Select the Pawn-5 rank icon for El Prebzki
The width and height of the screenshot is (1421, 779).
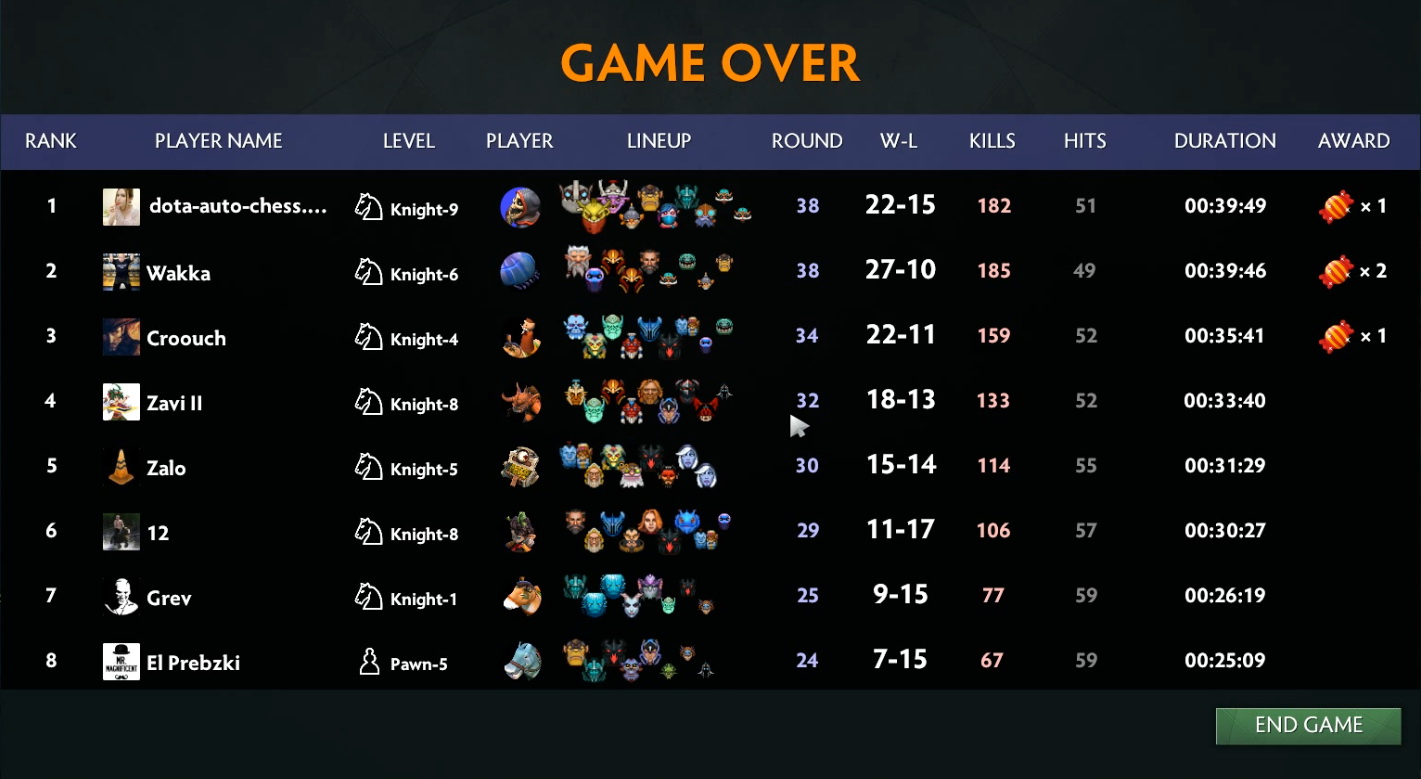tap(369, 661)
